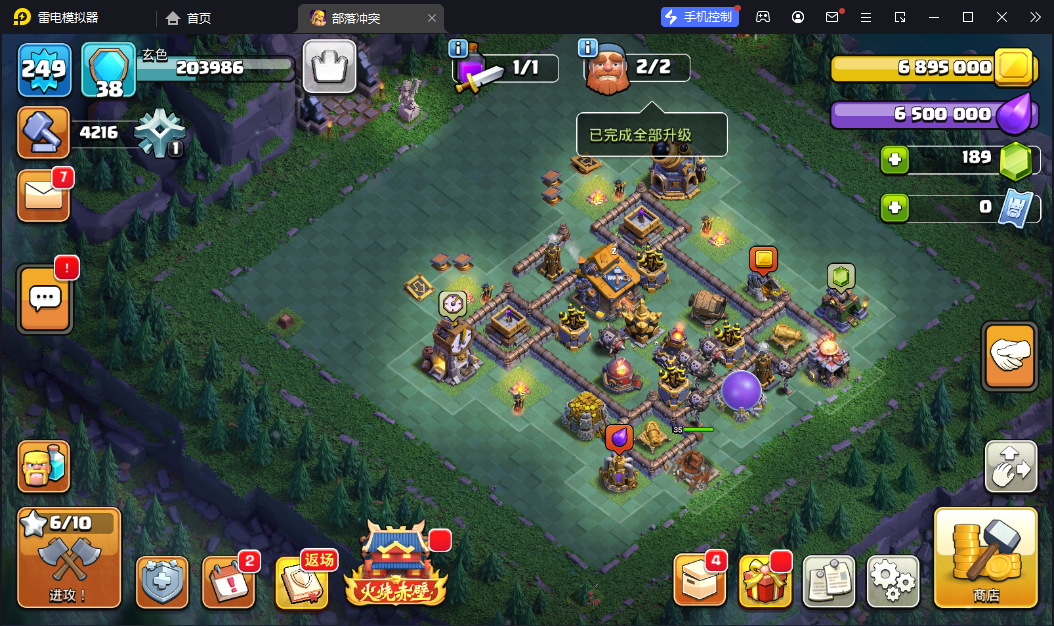Screen dimensions: 1054x626
Task: Add more green gems with the plus button
Action: pyautogui.click(x=895, y=159)
